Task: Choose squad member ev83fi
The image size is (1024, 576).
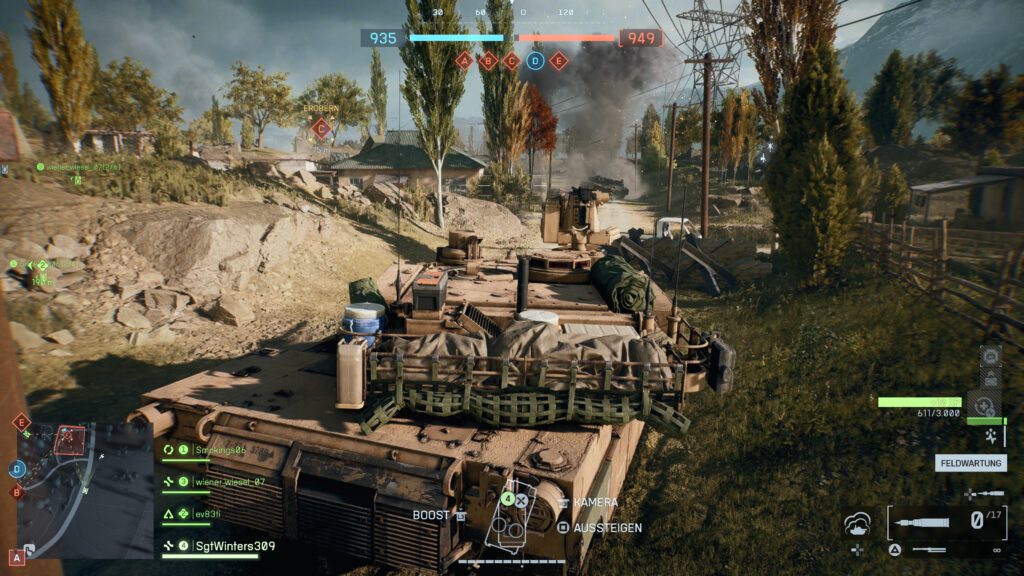Action: (x=208, y=514)
